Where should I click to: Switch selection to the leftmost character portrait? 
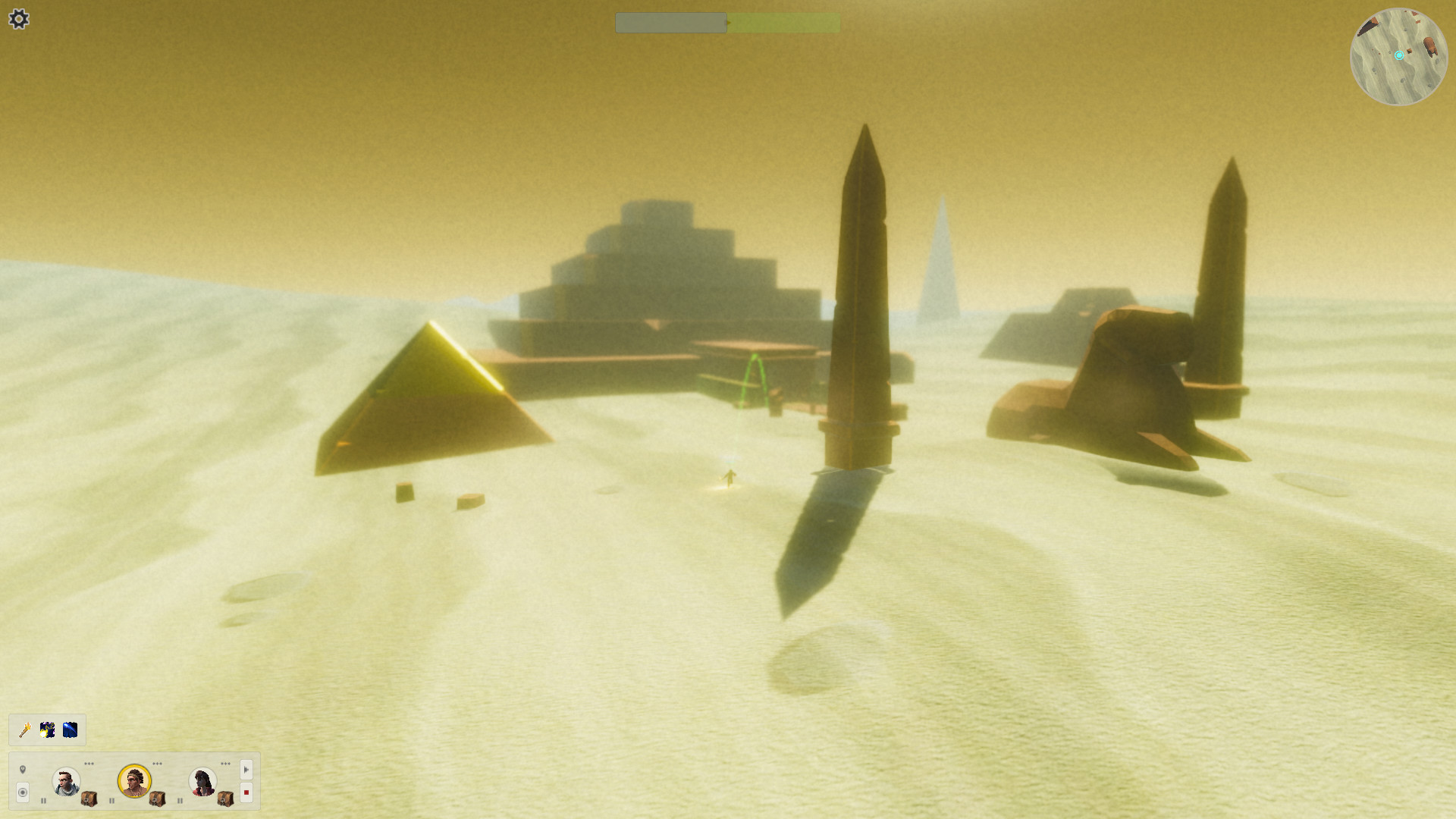coord(66,783)
